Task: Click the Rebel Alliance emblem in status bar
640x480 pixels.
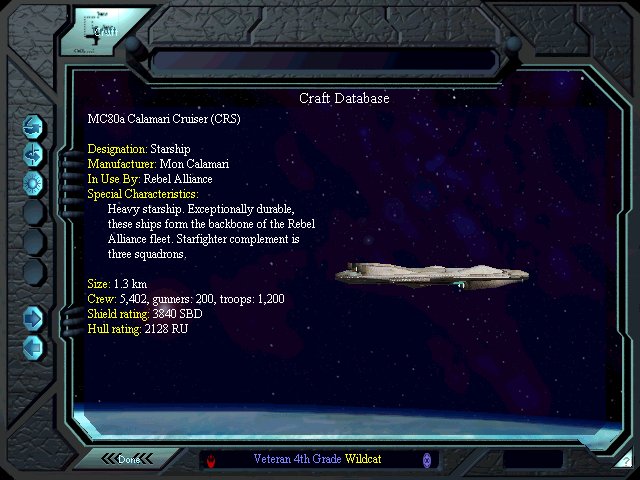Action: (213, 460)
